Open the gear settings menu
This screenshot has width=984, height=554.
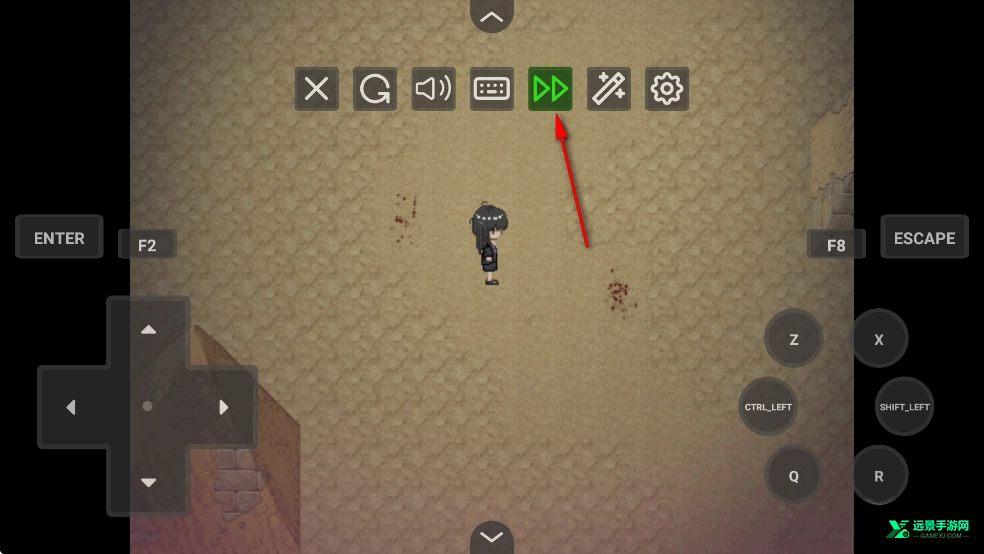[x=666, y=90]
